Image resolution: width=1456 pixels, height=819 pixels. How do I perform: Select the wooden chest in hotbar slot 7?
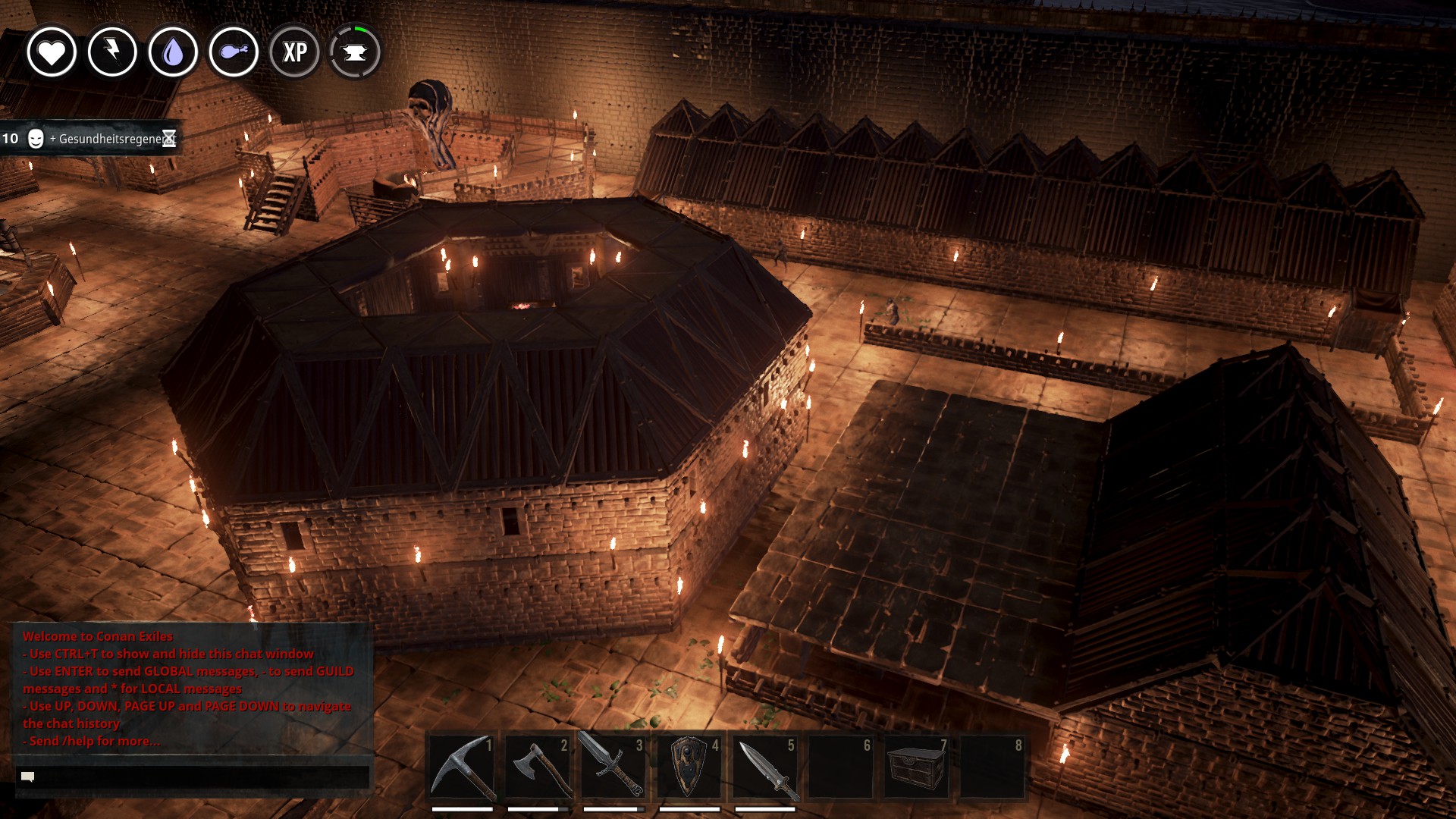pos(916,767)
